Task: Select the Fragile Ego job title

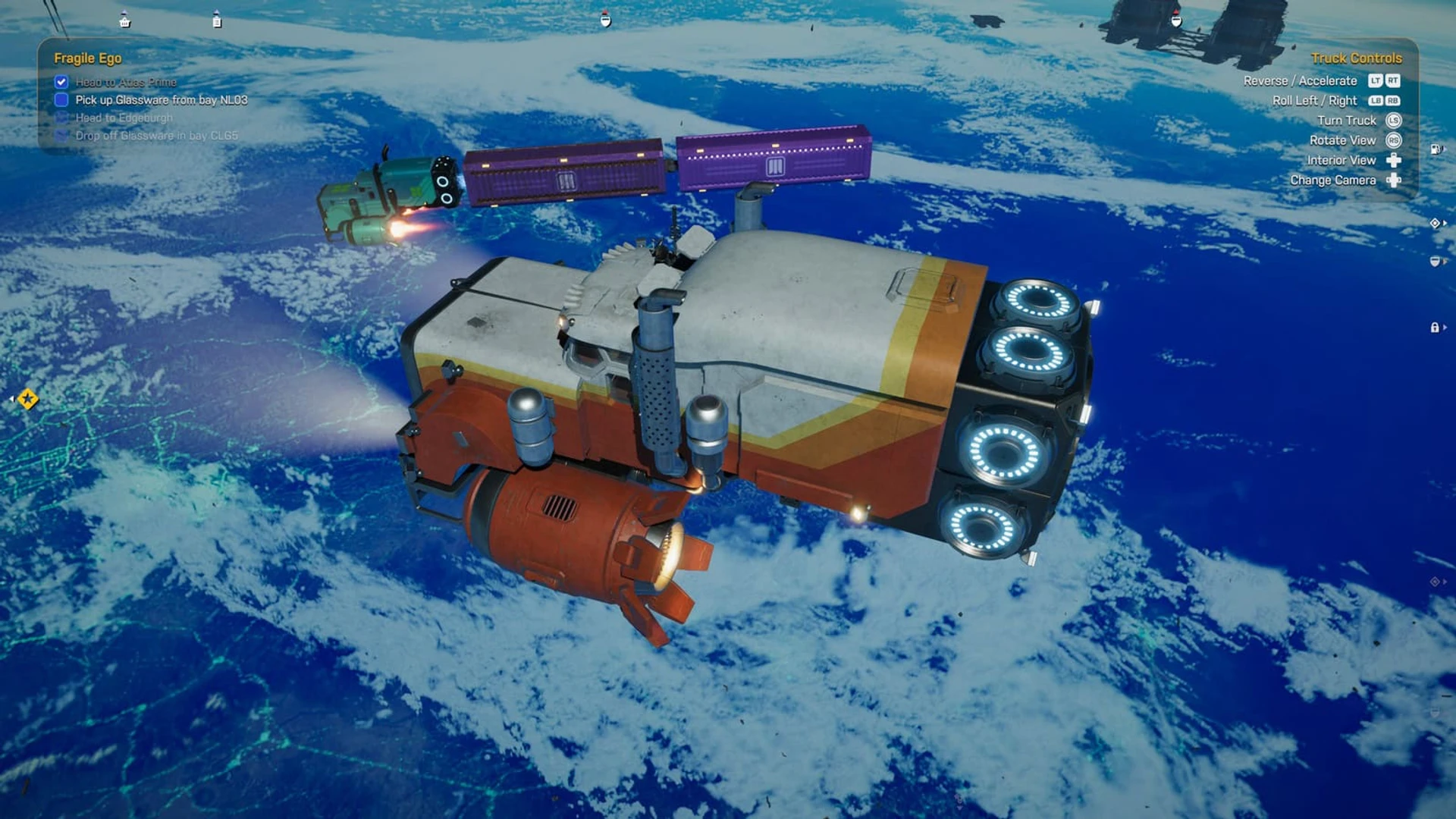Action: coord(87,58)
